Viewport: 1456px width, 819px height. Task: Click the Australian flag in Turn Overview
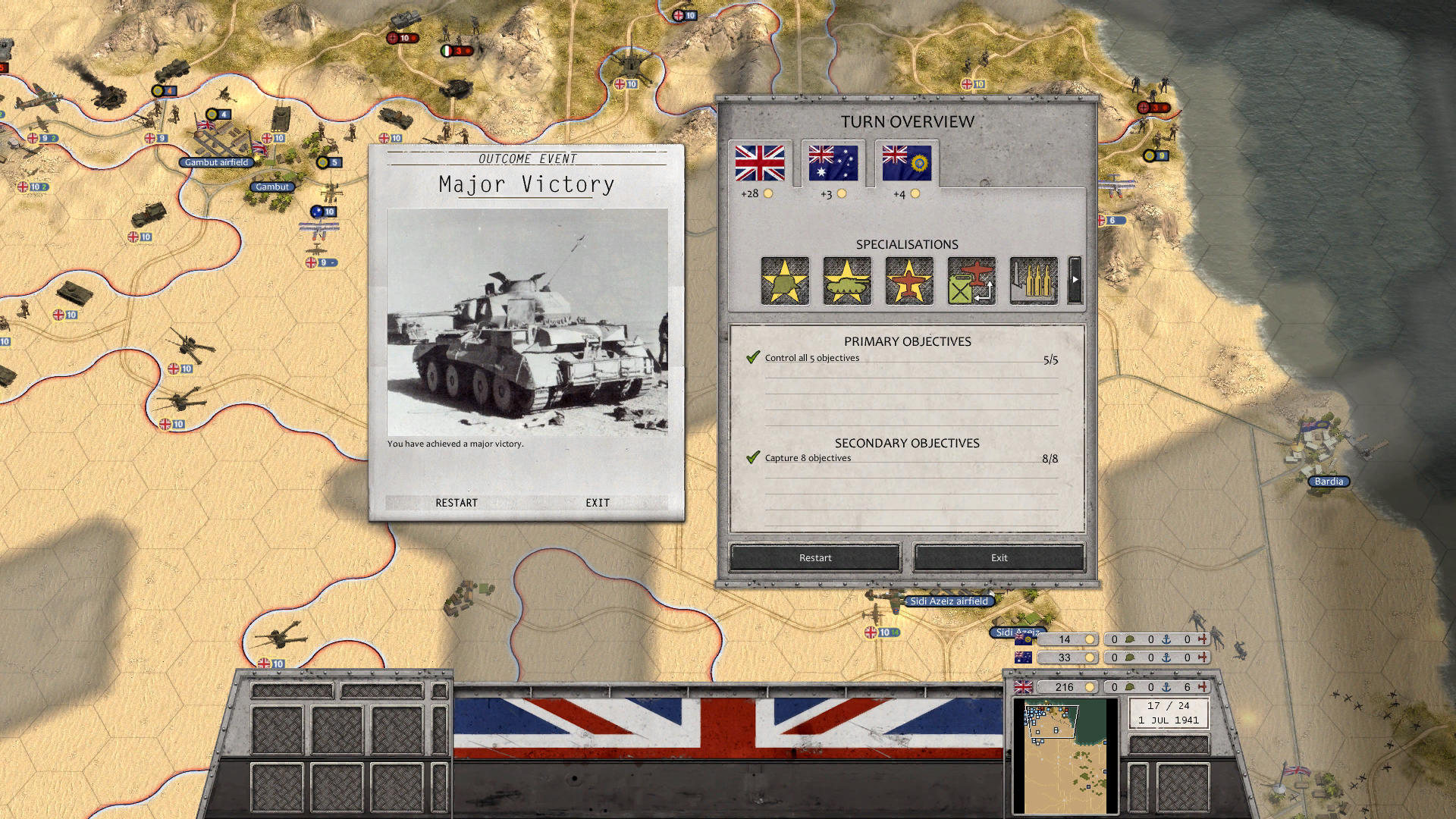coord(833,163)
